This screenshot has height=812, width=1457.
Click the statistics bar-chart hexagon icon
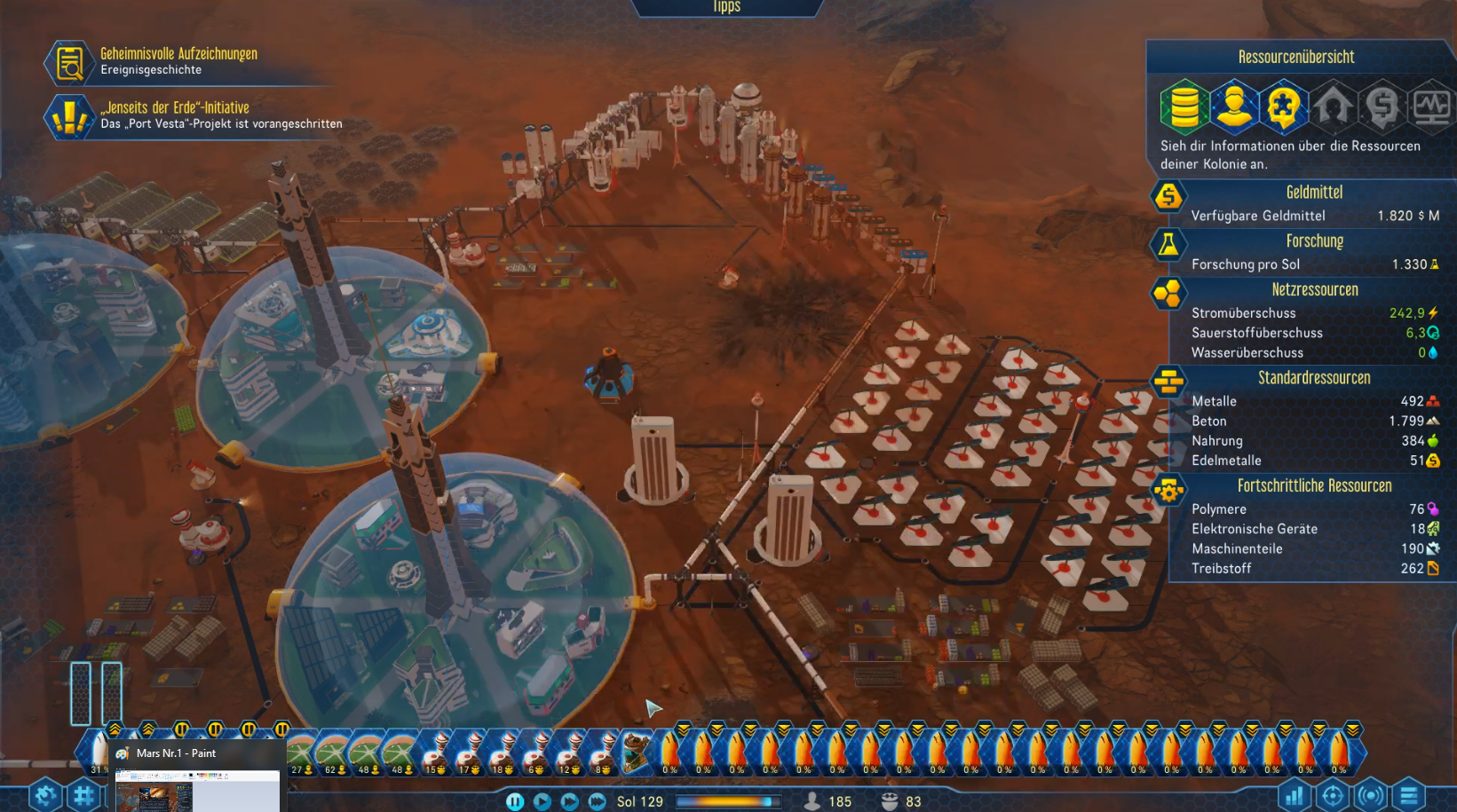point(1295,796)
